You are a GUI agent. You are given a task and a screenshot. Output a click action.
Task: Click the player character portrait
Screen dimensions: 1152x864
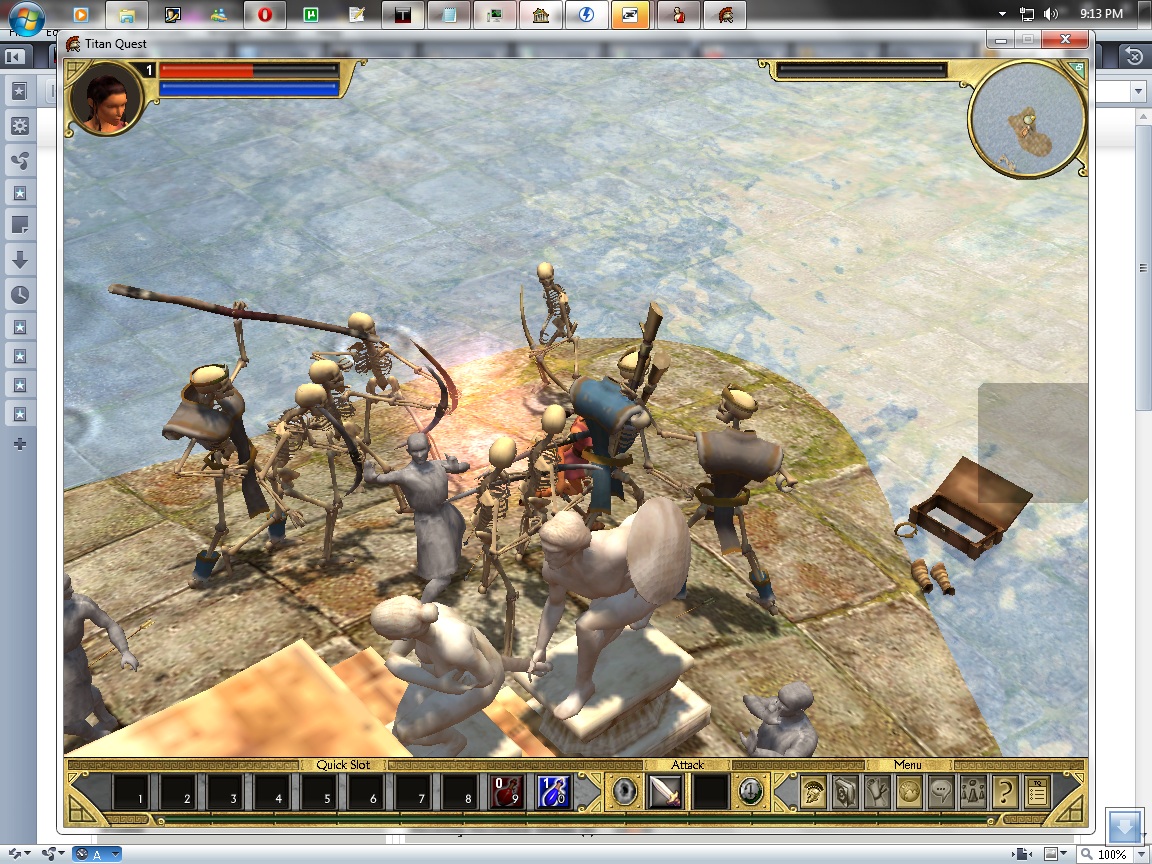click(x=105, y=99)
